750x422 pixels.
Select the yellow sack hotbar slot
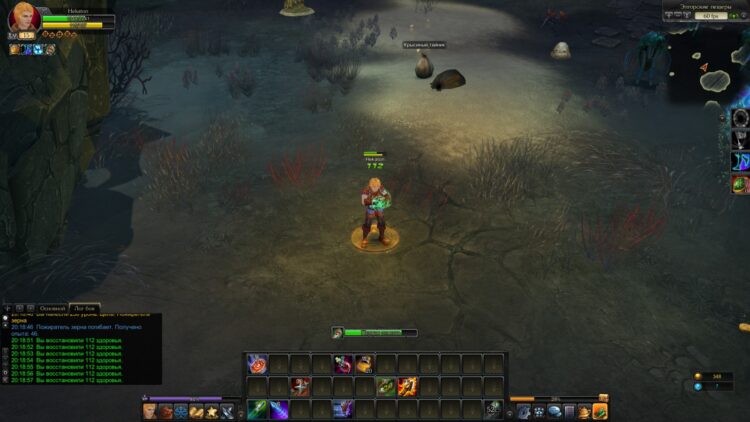click(x=364, y=364)
